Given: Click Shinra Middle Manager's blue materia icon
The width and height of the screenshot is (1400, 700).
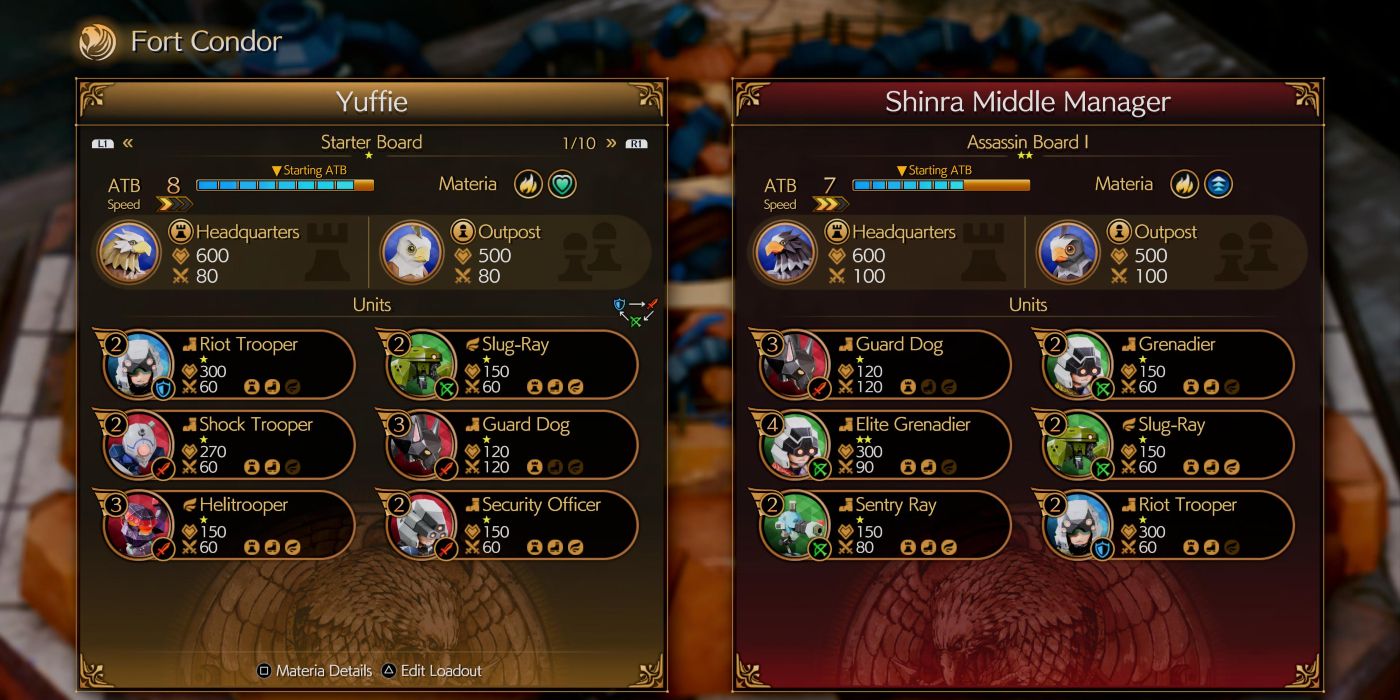Looking at the screenshot, I should [1218, 184].
